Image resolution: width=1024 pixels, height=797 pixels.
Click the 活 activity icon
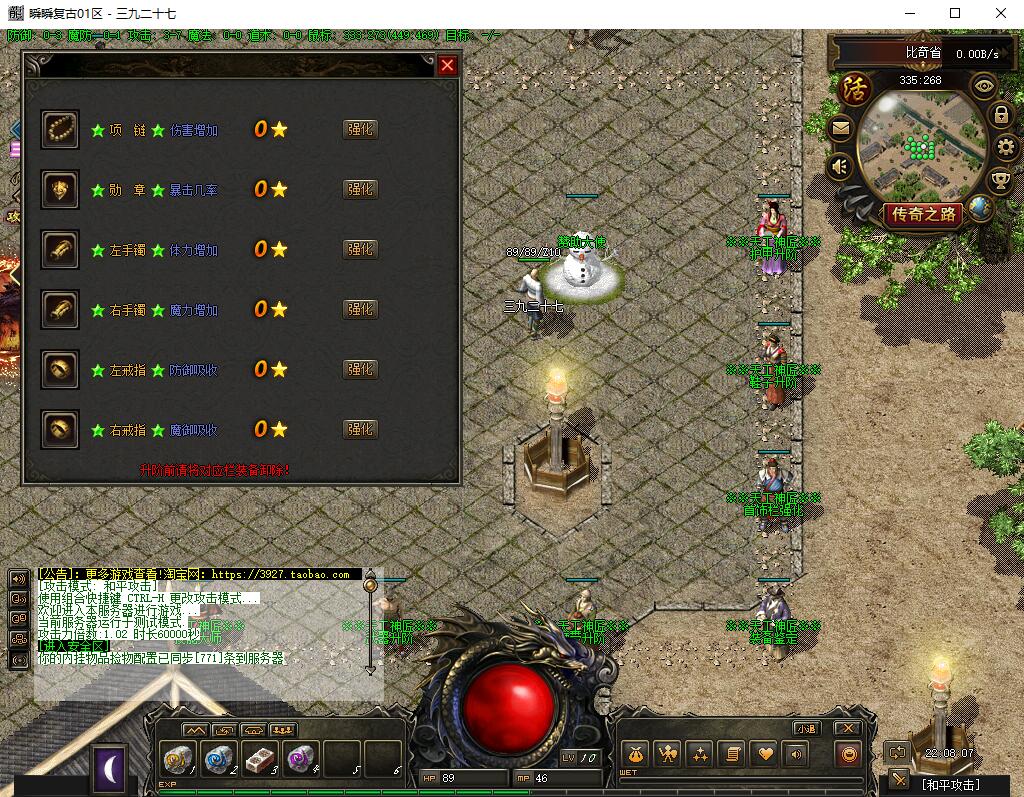855,88
